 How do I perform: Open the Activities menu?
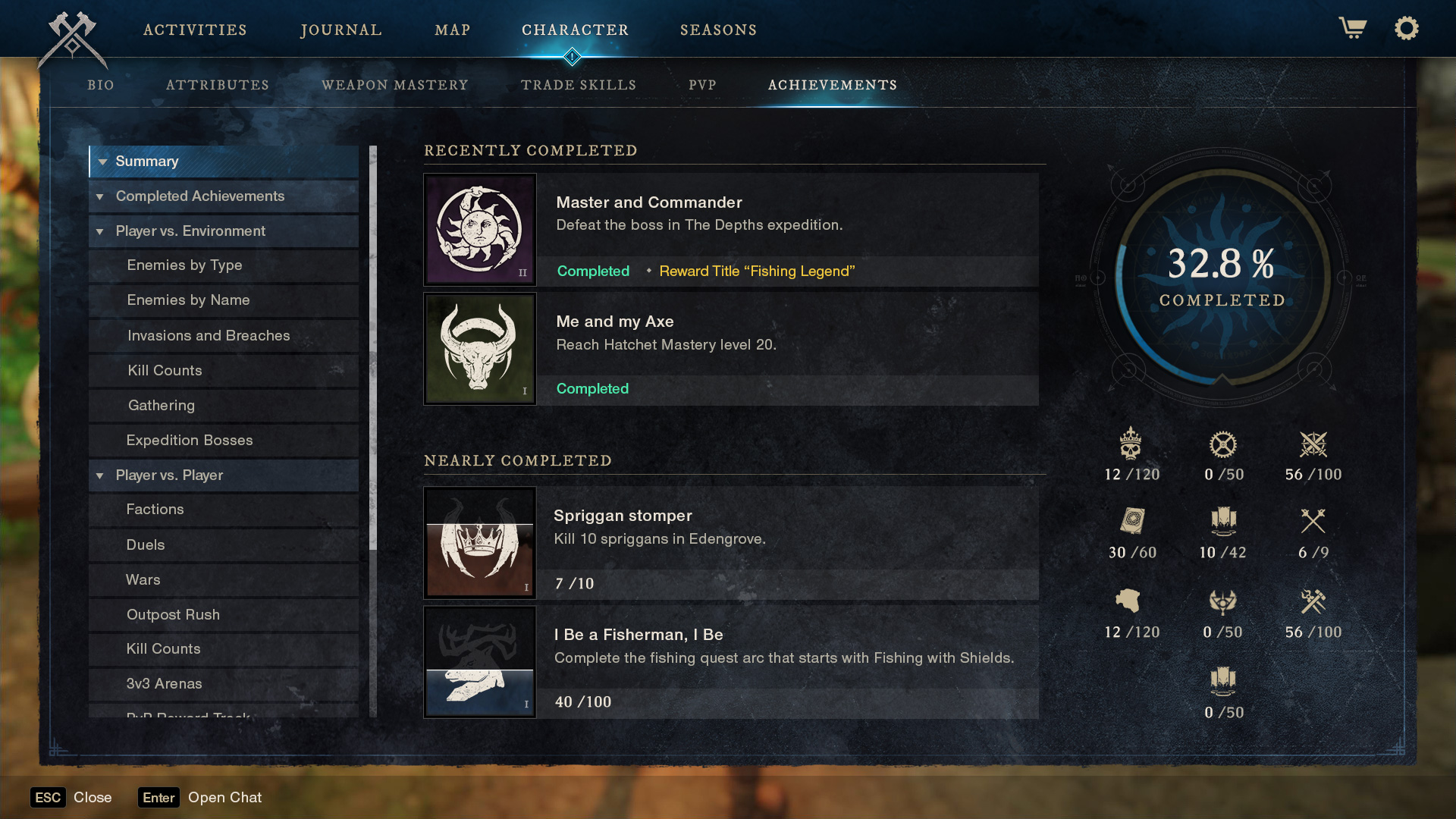point(195,30)
